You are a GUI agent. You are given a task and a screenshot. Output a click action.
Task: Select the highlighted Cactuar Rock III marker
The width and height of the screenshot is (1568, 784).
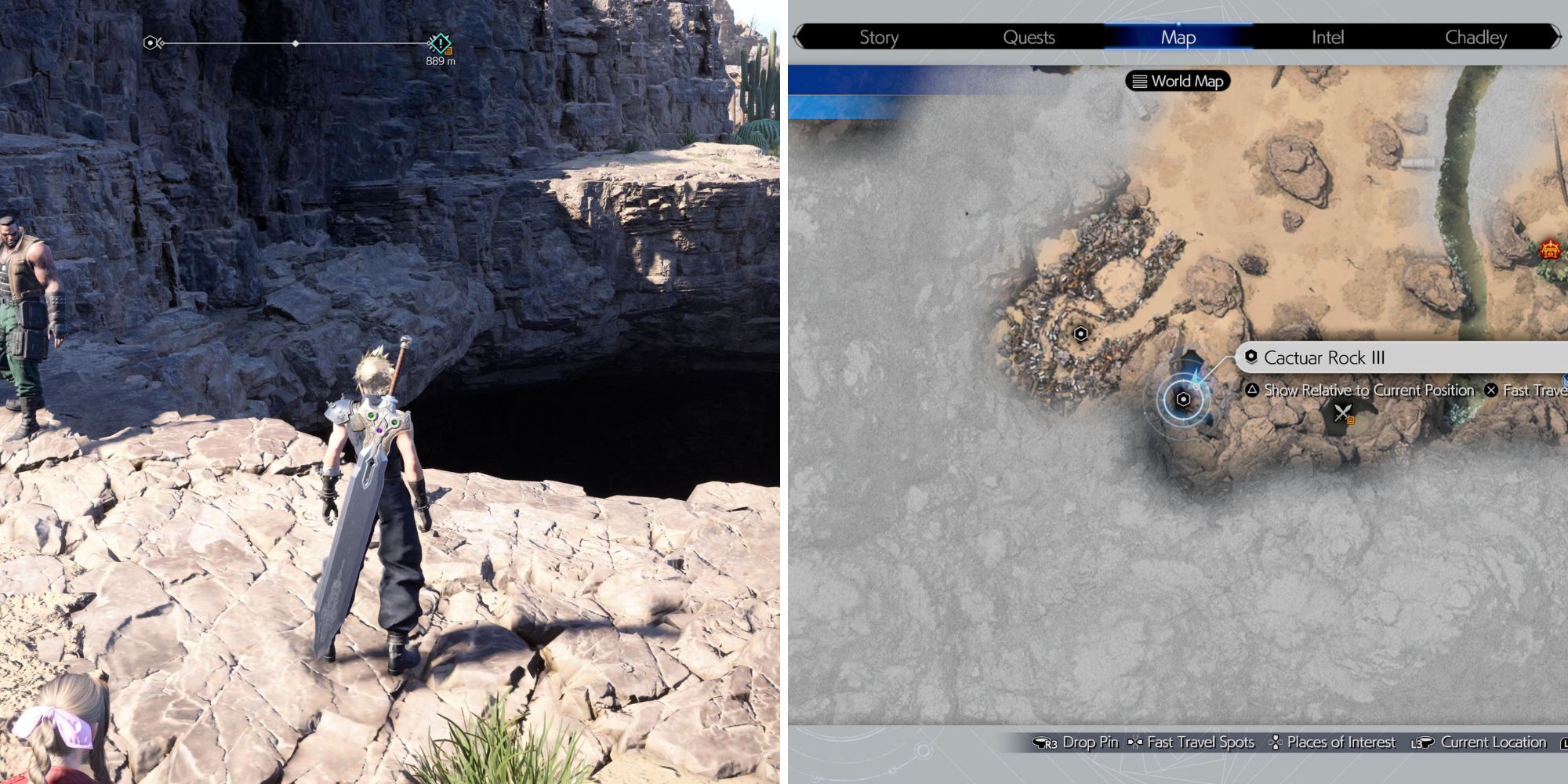tap(1183, 400)
